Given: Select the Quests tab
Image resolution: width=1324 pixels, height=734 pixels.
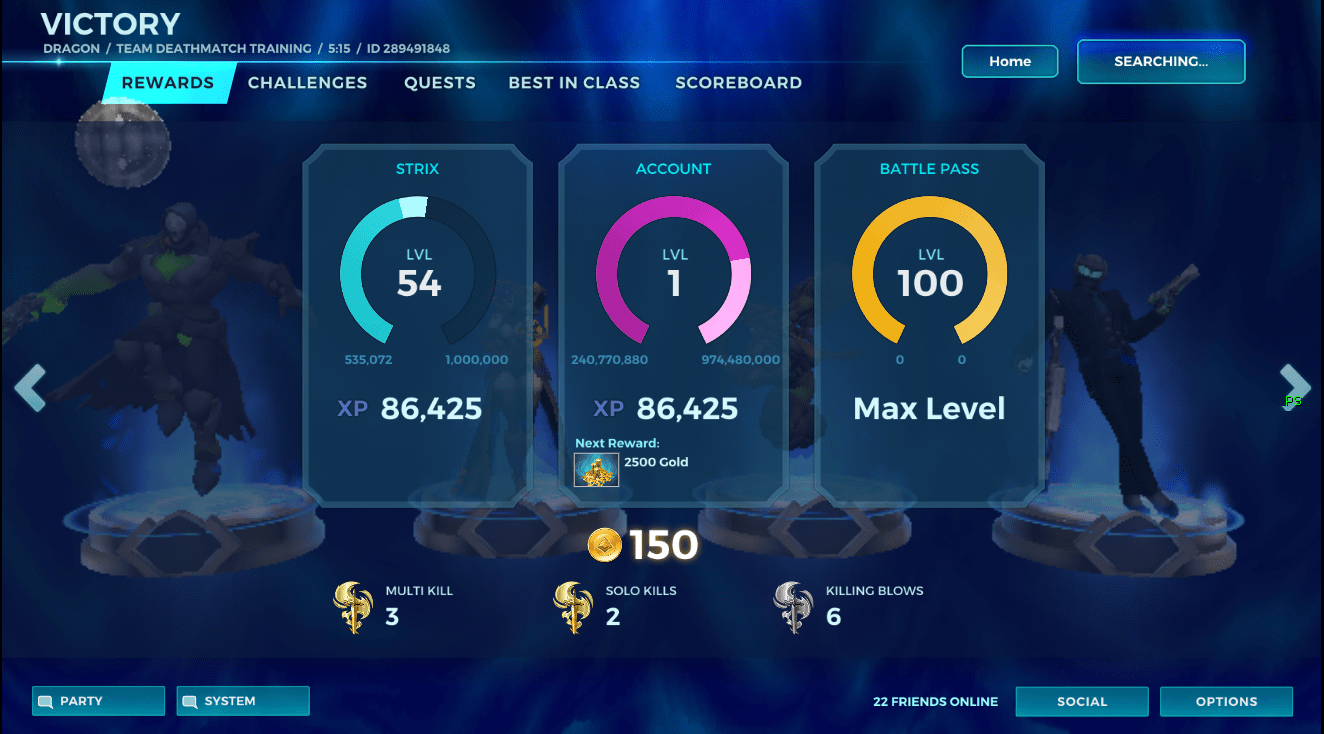Looking at the screenshot, I should pos(440,83).
